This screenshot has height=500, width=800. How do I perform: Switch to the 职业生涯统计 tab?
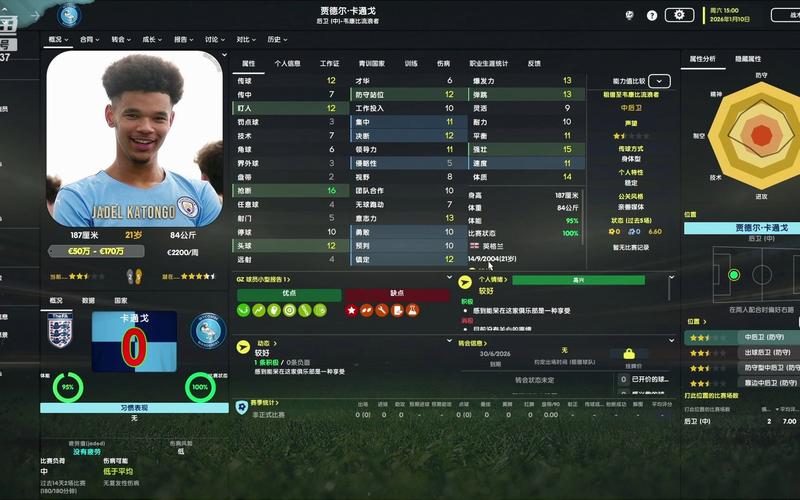pyautogui.click(x=488, y=63)
